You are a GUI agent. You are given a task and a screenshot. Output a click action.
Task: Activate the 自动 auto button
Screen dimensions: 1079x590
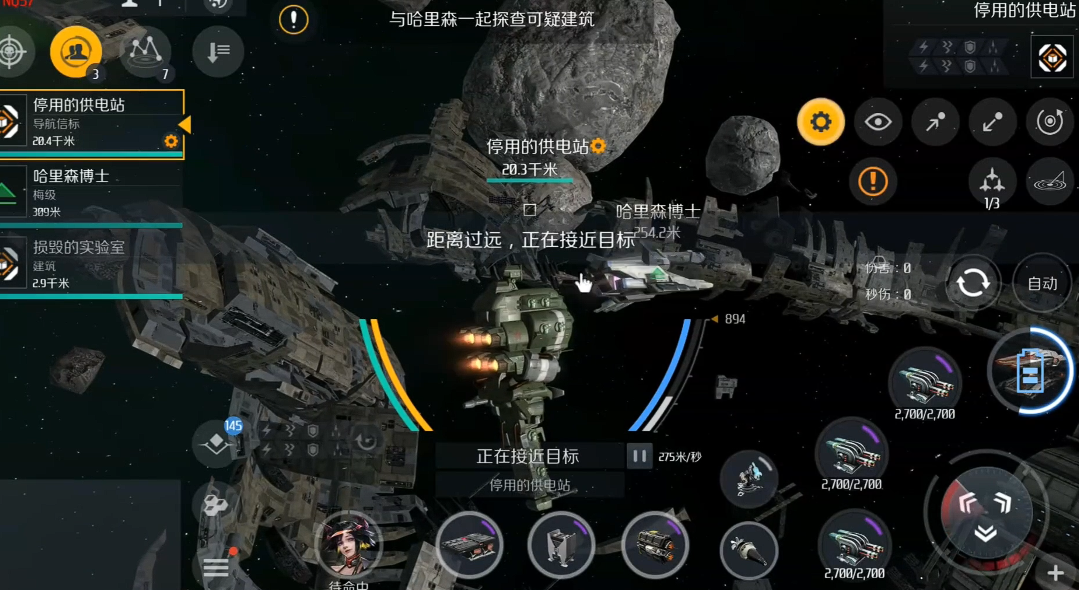1042,283
